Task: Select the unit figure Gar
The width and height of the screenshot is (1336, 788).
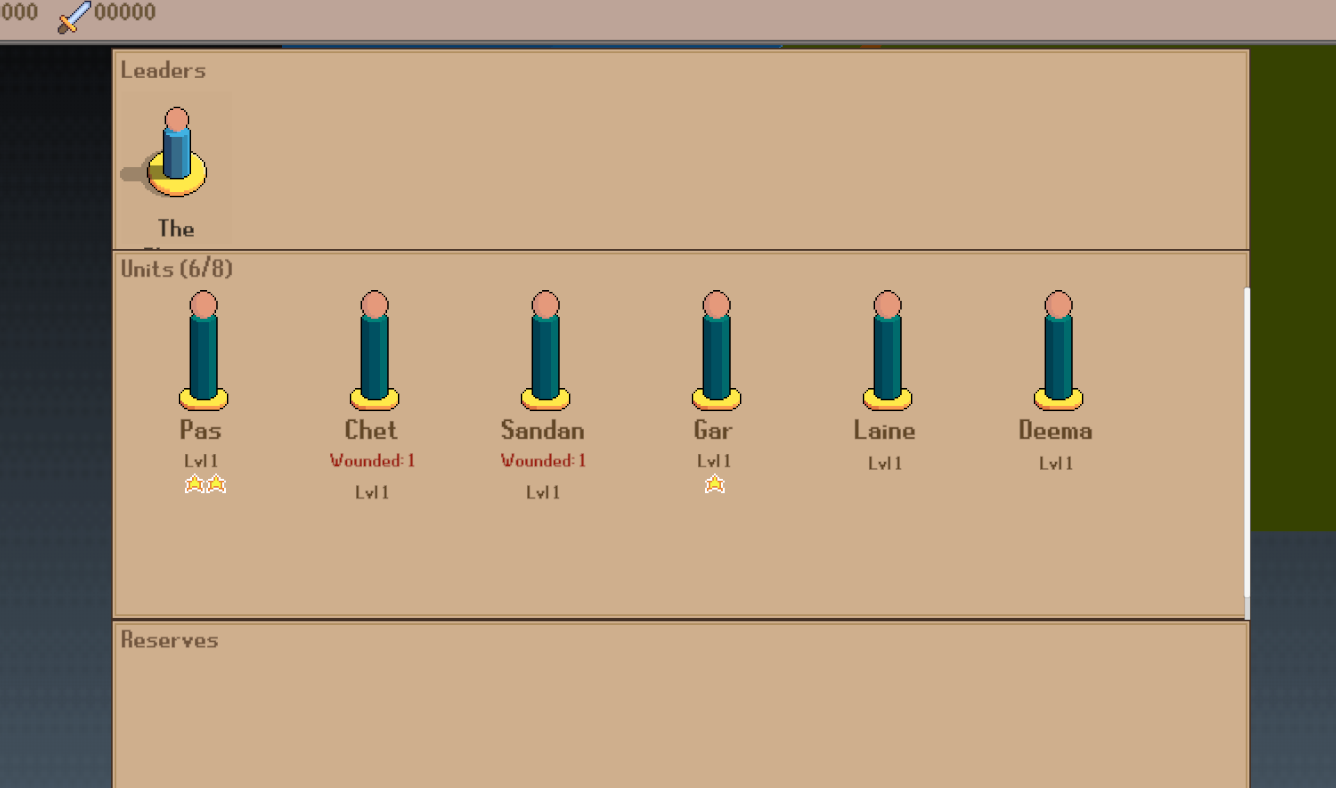Action: (x=715, y=350)
